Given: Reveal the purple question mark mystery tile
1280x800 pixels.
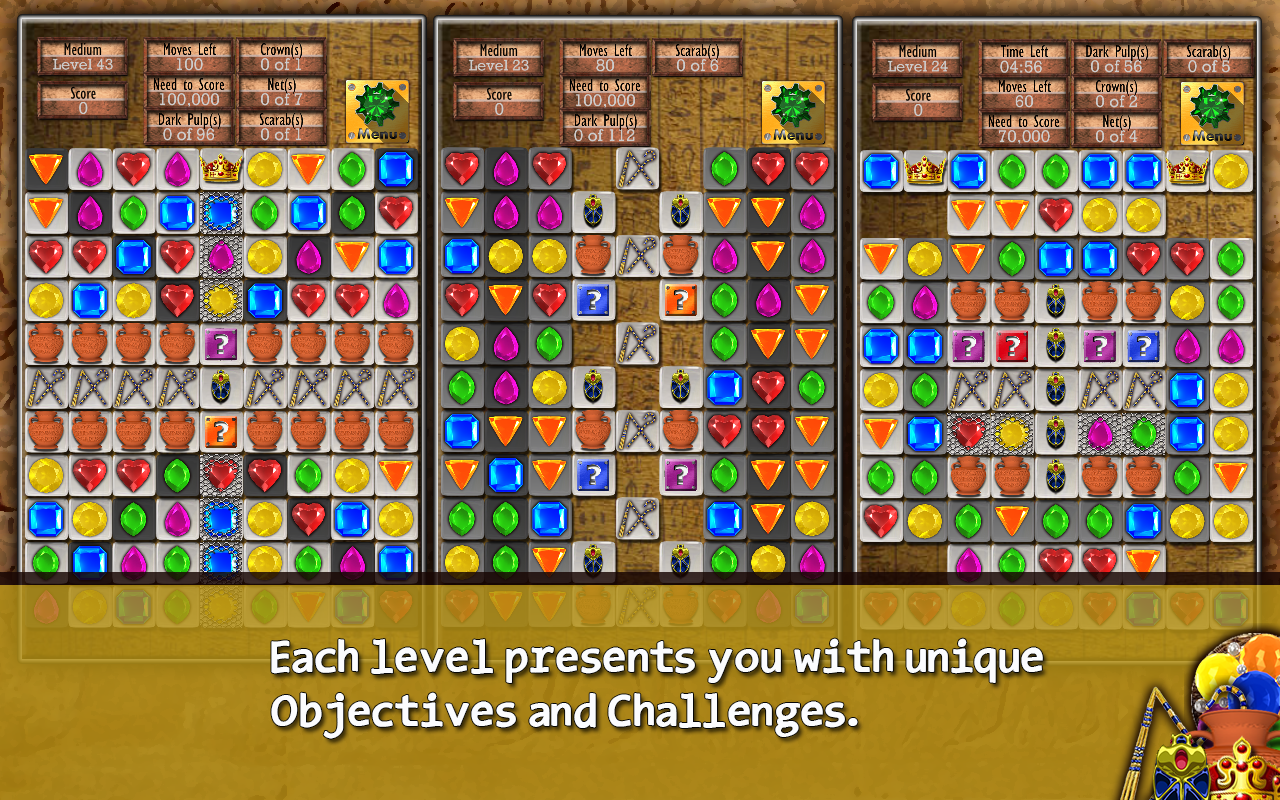Looking at the screenshot, I should [x=219, y=342].
